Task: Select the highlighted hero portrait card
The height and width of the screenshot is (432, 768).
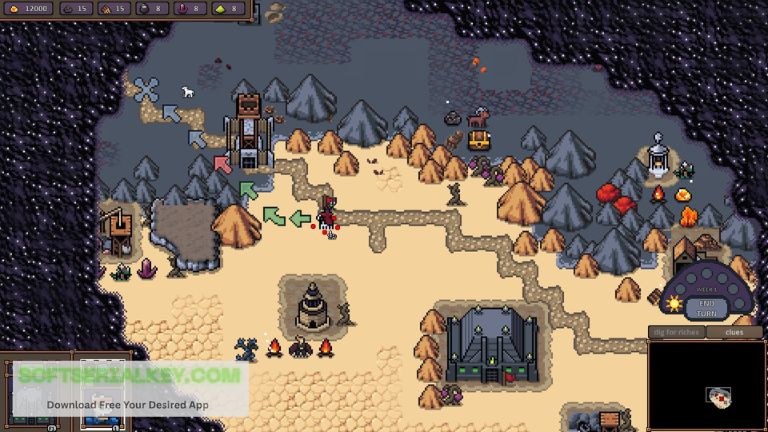Action: point(101,393)
